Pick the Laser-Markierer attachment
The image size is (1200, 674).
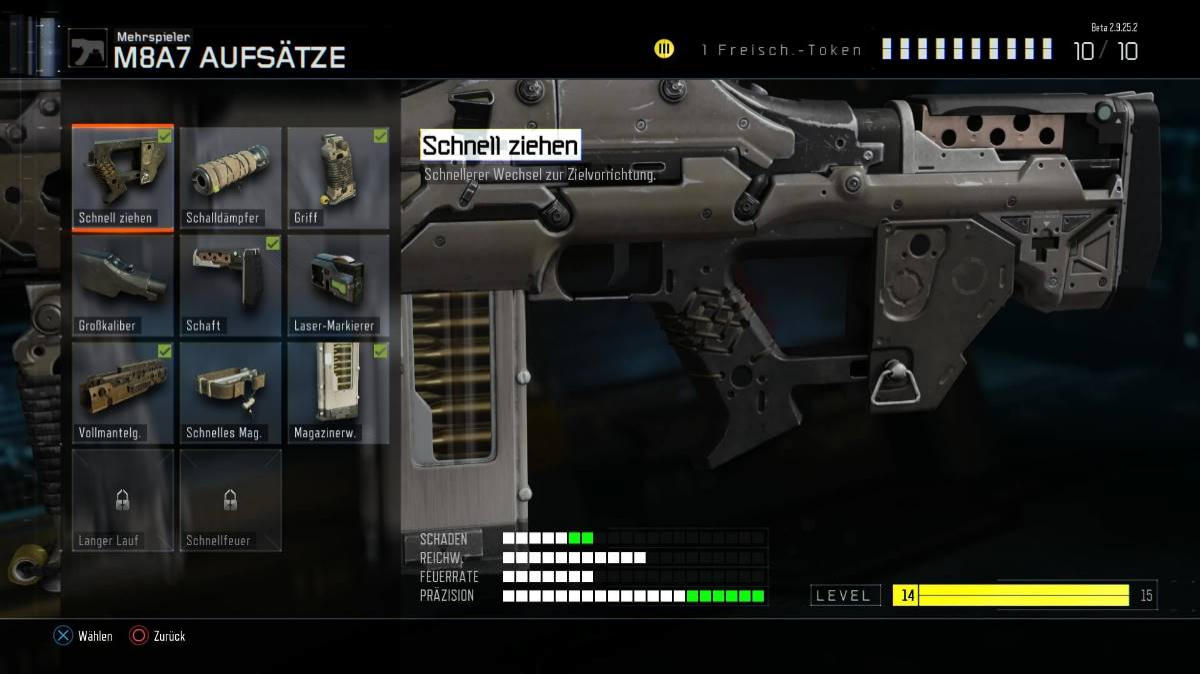coord(338,286)
